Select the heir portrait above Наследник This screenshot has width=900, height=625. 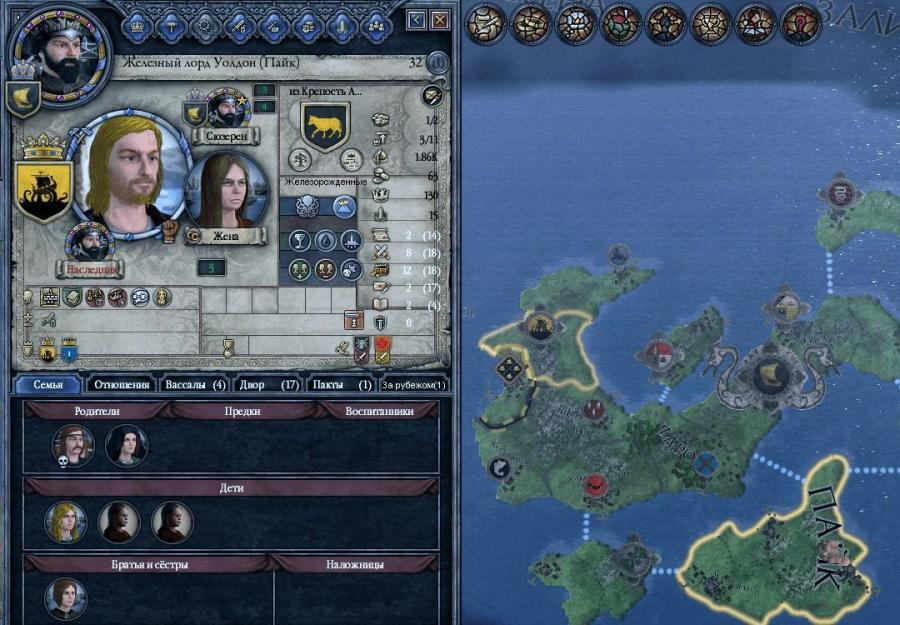click(90, 243)
